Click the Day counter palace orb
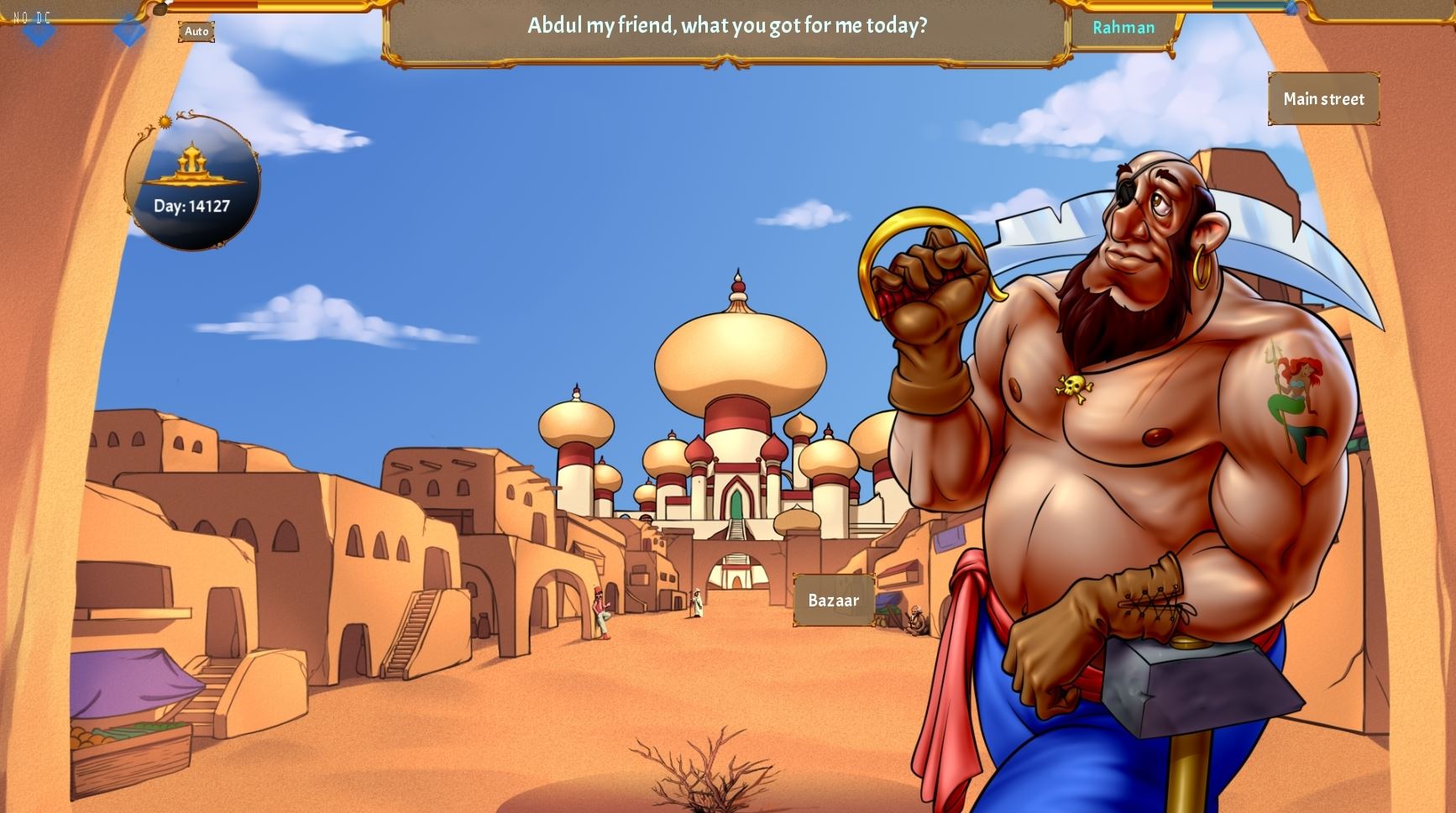The image size is (1456, 813). (192, 182)
